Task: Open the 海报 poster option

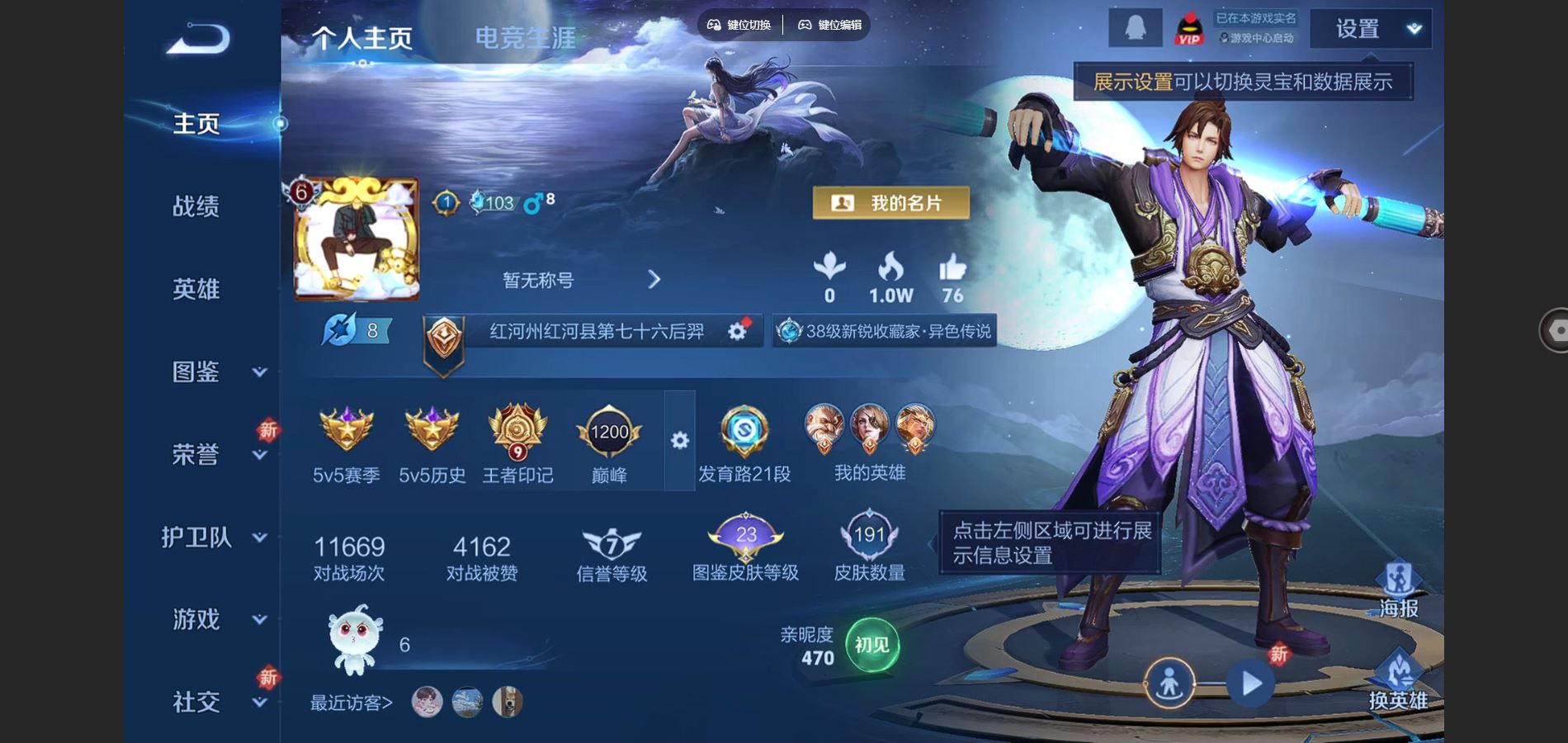Action: click(1398, 590)
